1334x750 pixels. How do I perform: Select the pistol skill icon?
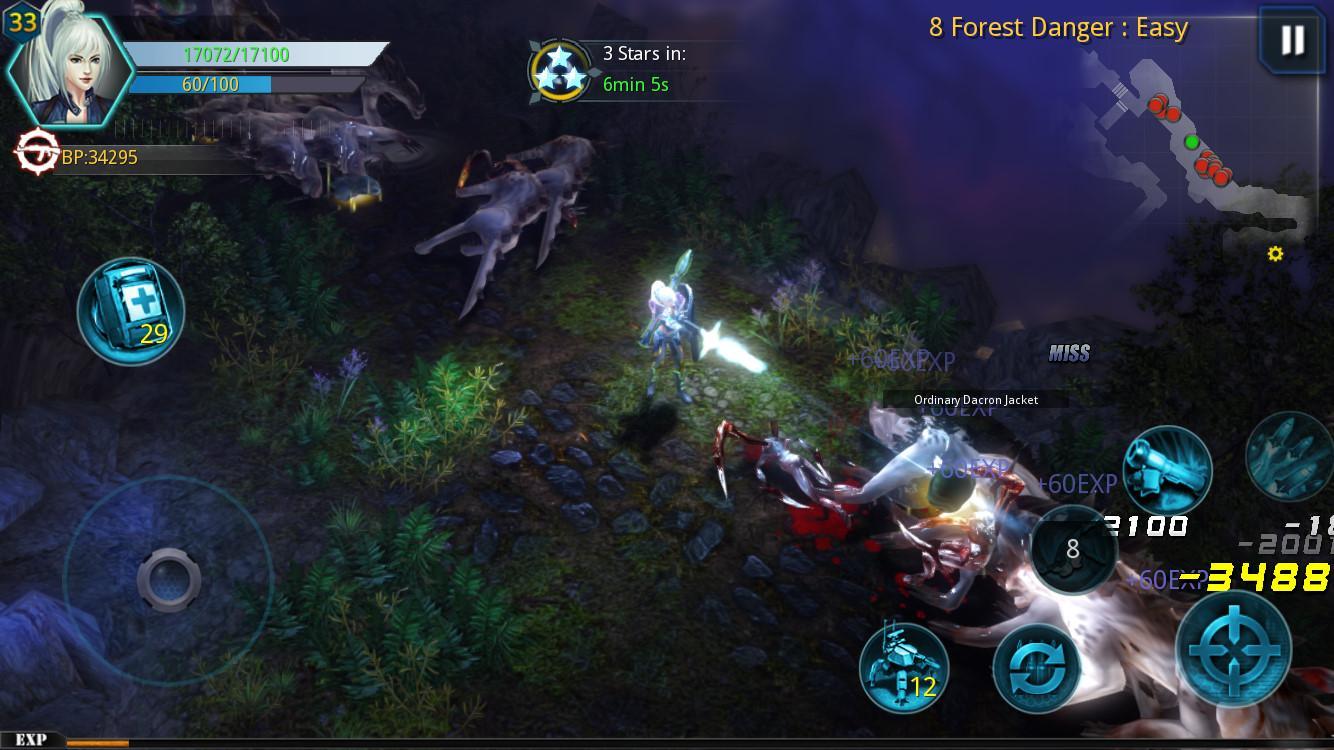point(1168,468)
